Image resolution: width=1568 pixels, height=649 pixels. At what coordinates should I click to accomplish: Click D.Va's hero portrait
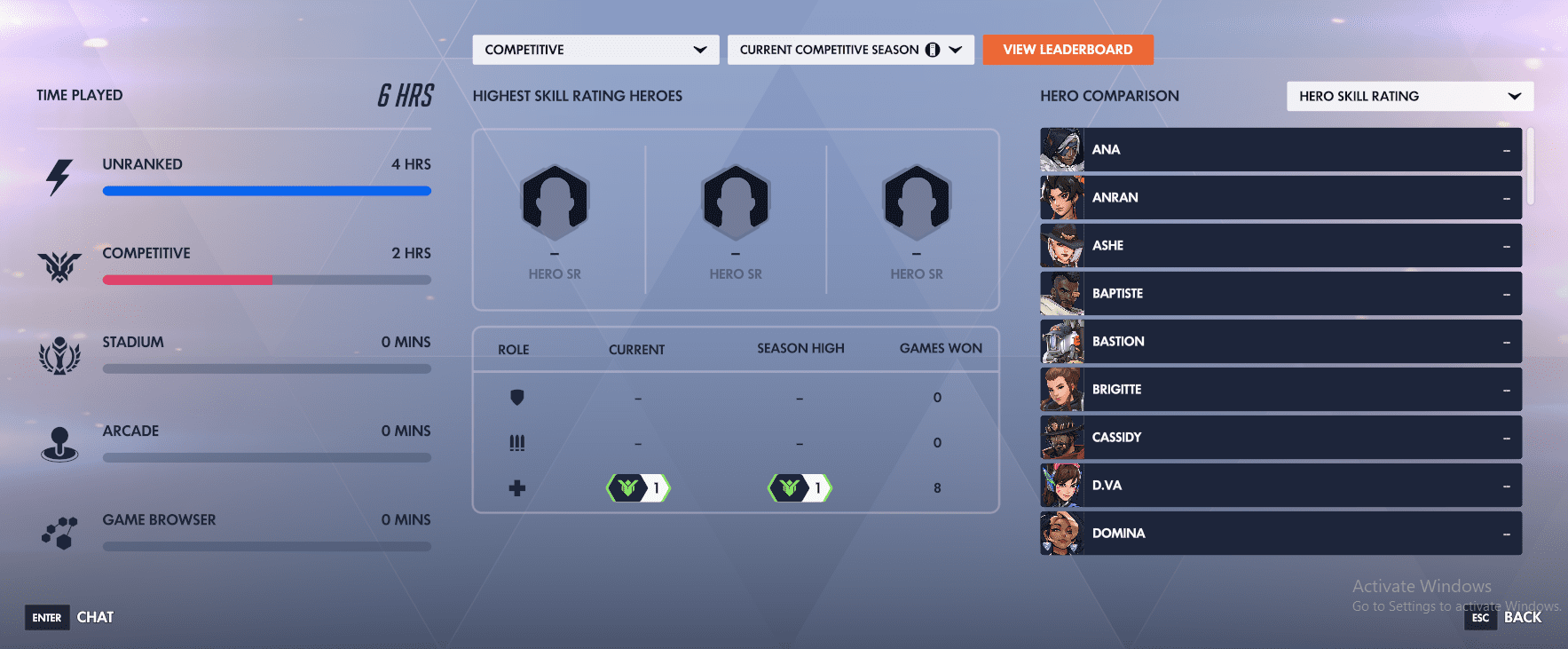coord(1061,485)
